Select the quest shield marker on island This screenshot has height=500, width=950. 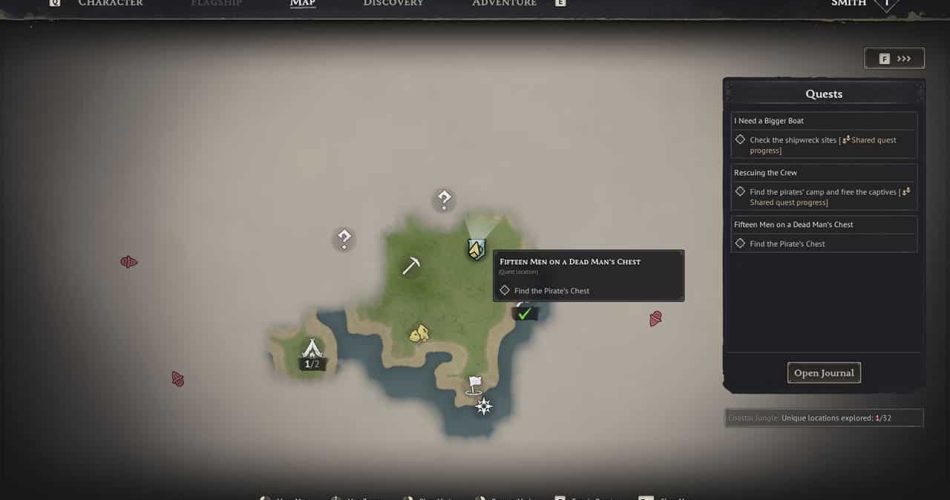(476, 249)
